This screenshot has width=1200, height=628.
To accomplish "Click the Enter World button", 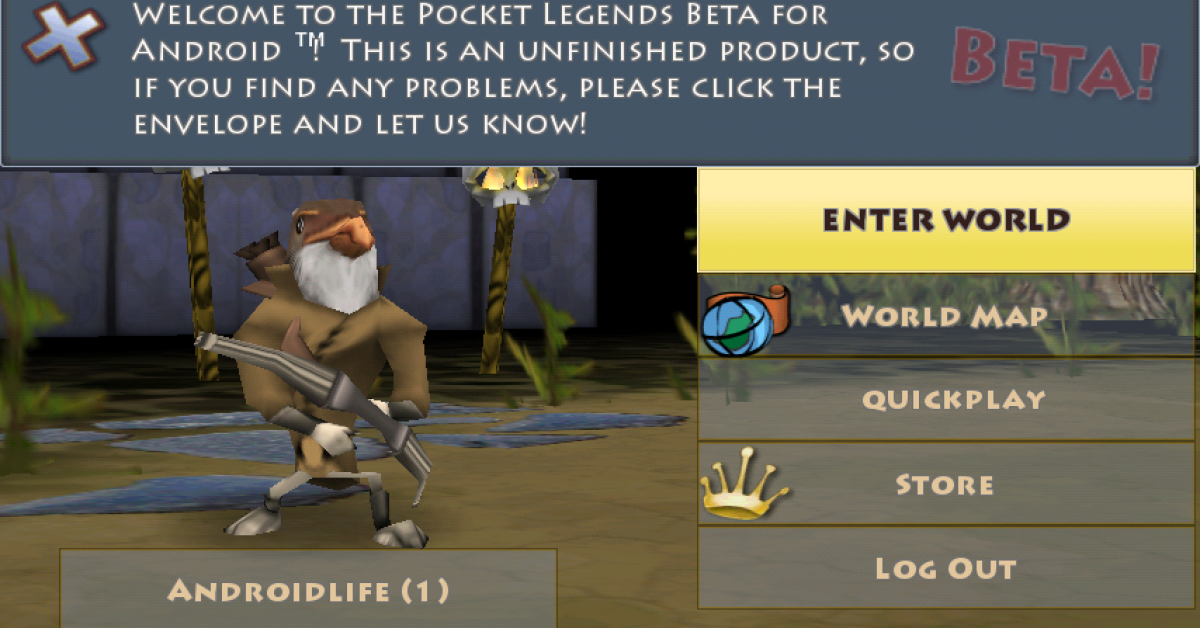I will (946, 220).
